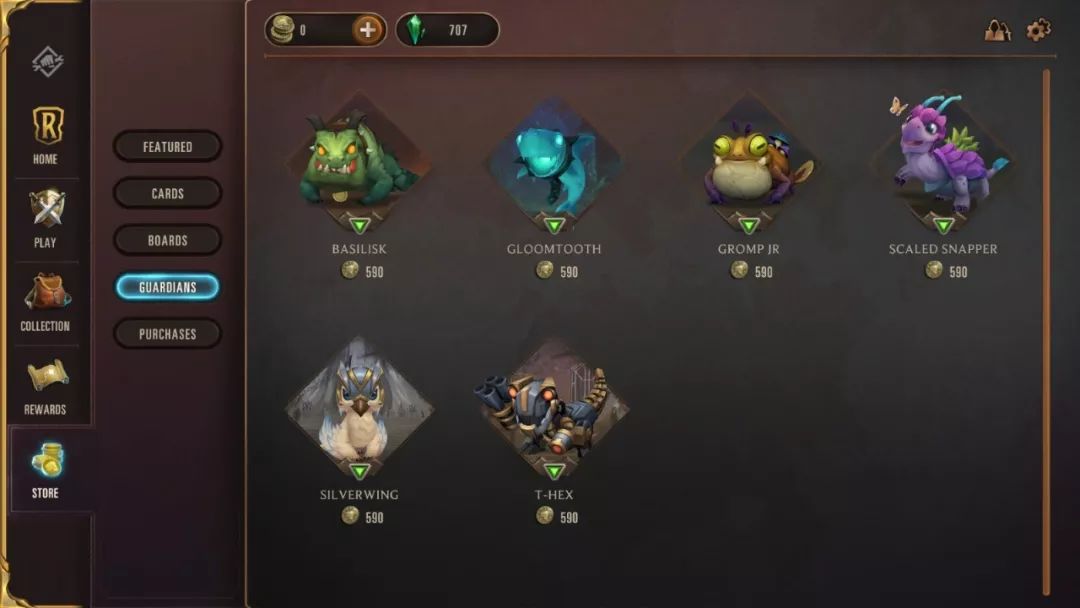Select the Gloomtooth guardian
This screenshot has width=1080, height=608.
point(554,165)
